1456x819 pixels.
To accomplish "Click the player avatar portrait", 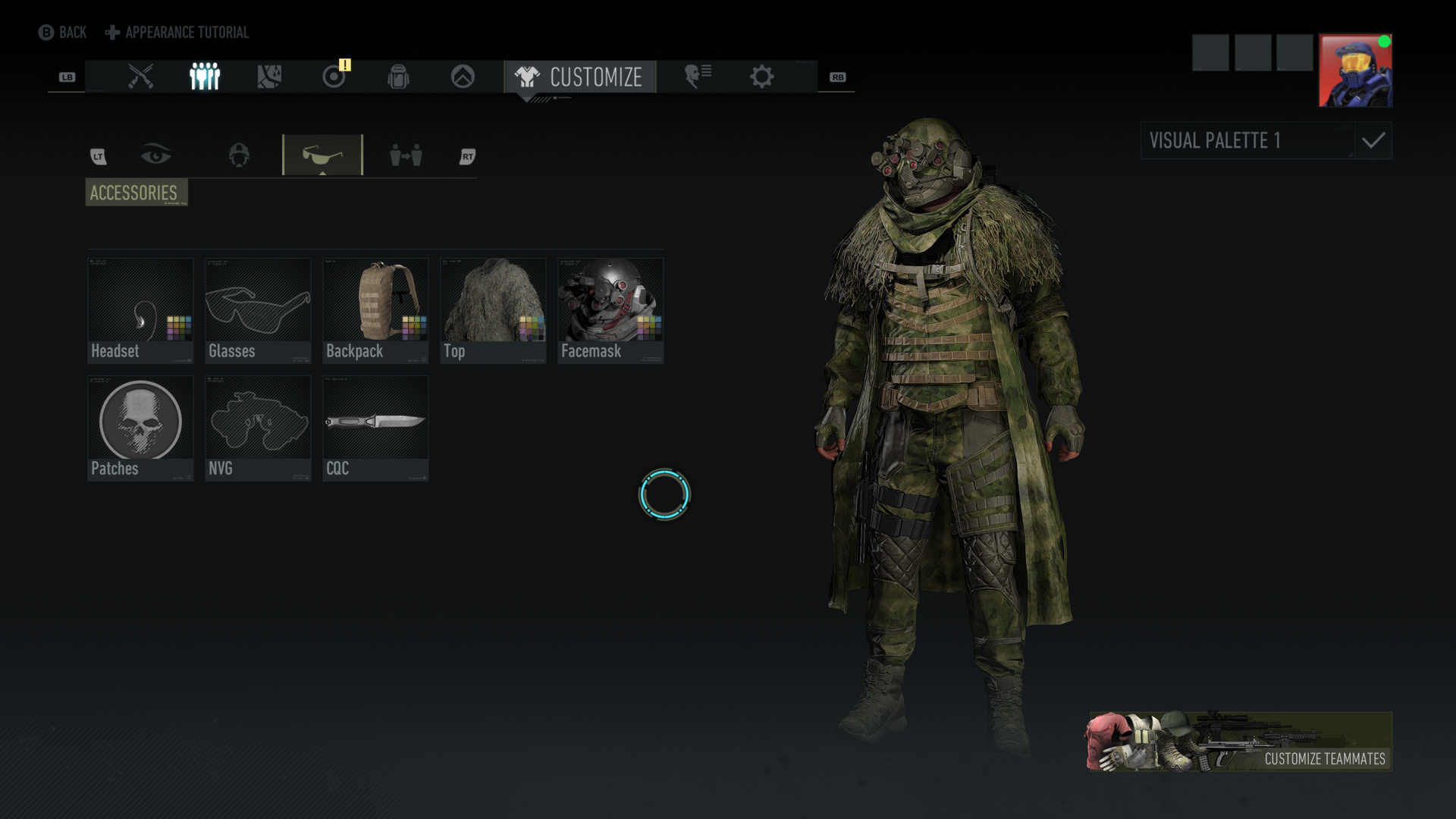I will tap(1355, 71).
